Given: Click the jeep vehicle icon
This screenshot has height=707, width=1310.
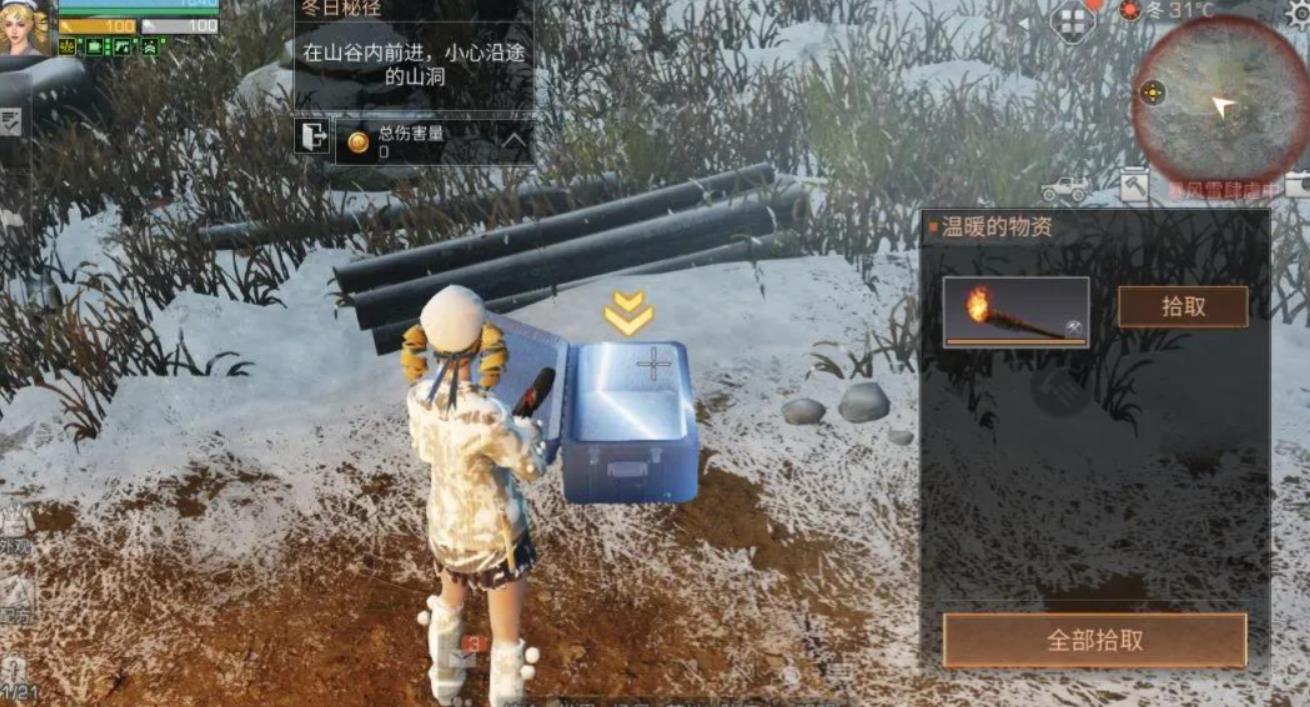Looking at the screenshot, I should coord(1064,188).
